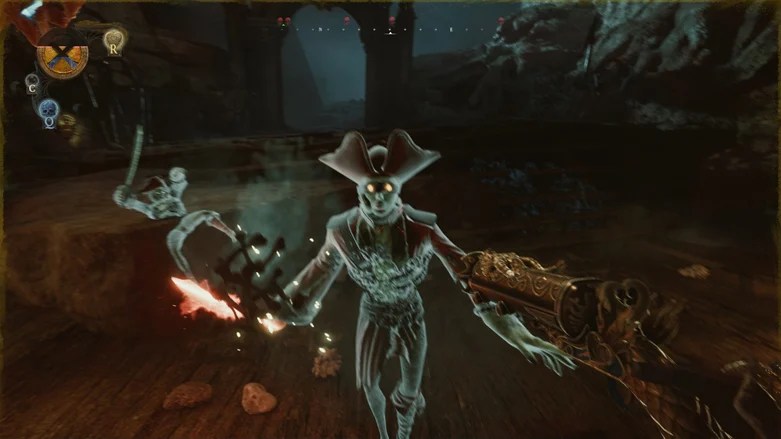Viewport: 781px width, 439px height.
Task: Activate the blue skull ability icon
Action: [x=48, y=109]
